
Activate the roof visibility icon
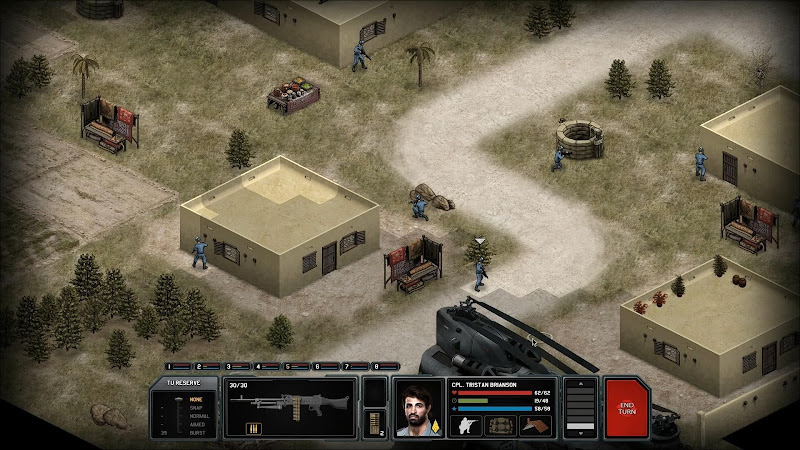tap(536, 425)
